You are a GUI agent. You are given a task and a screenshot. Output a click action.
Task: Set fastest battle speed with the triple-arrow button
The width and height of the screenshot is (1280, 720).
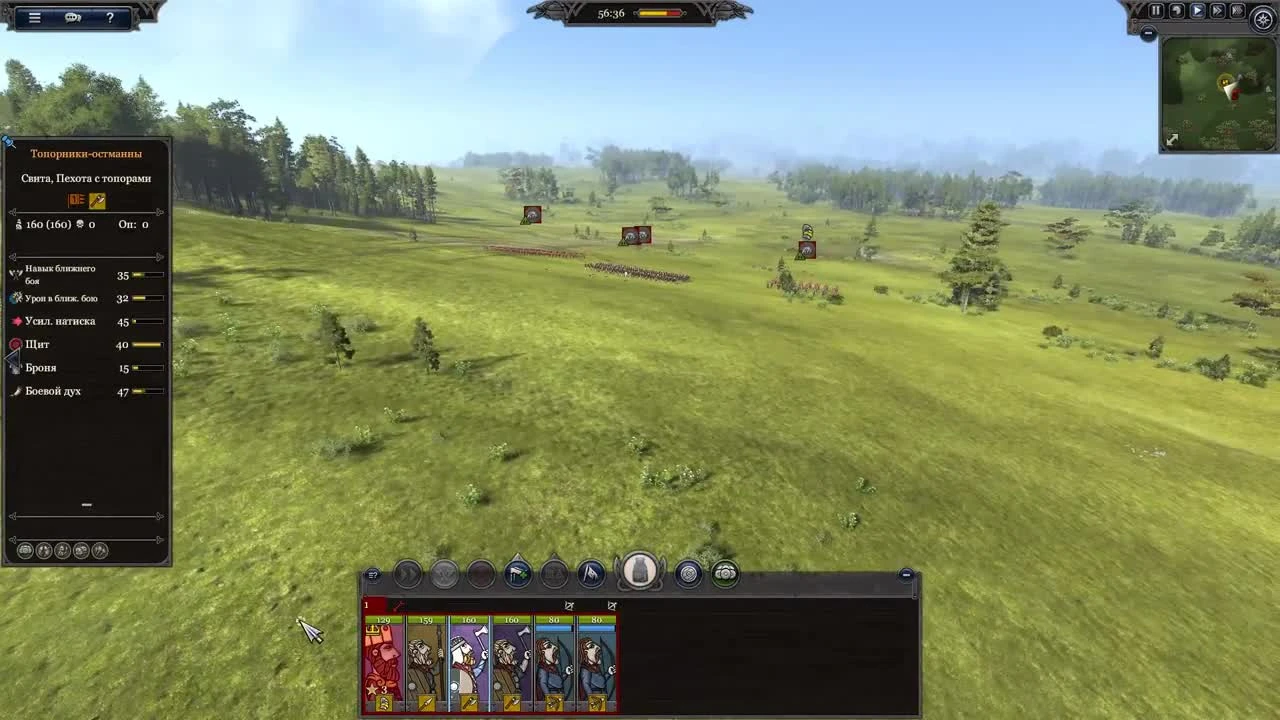1237,10
